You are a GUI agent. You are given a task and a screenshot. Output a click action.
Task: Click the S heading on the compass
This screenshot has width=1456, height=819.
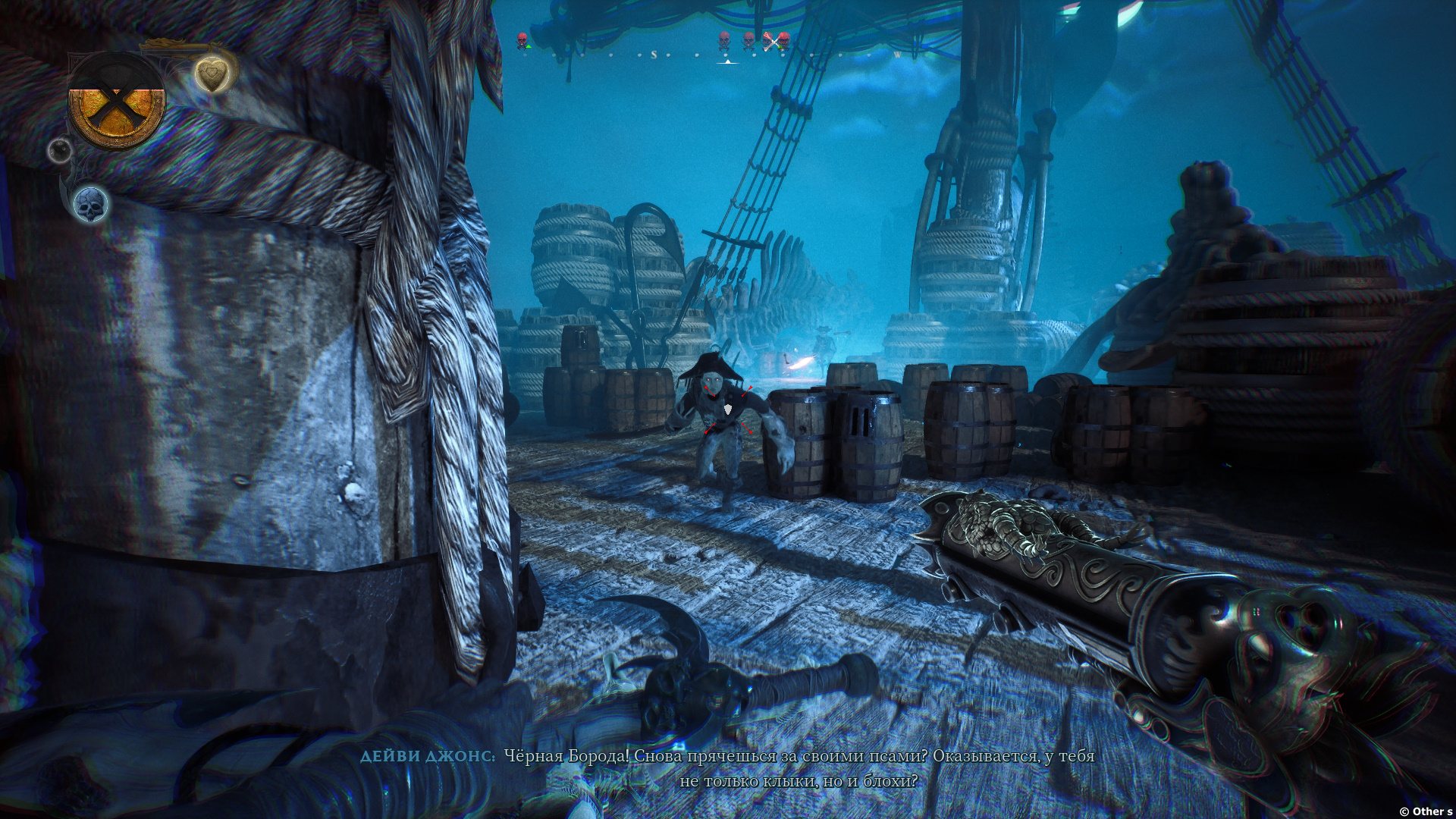pos(653,55)
